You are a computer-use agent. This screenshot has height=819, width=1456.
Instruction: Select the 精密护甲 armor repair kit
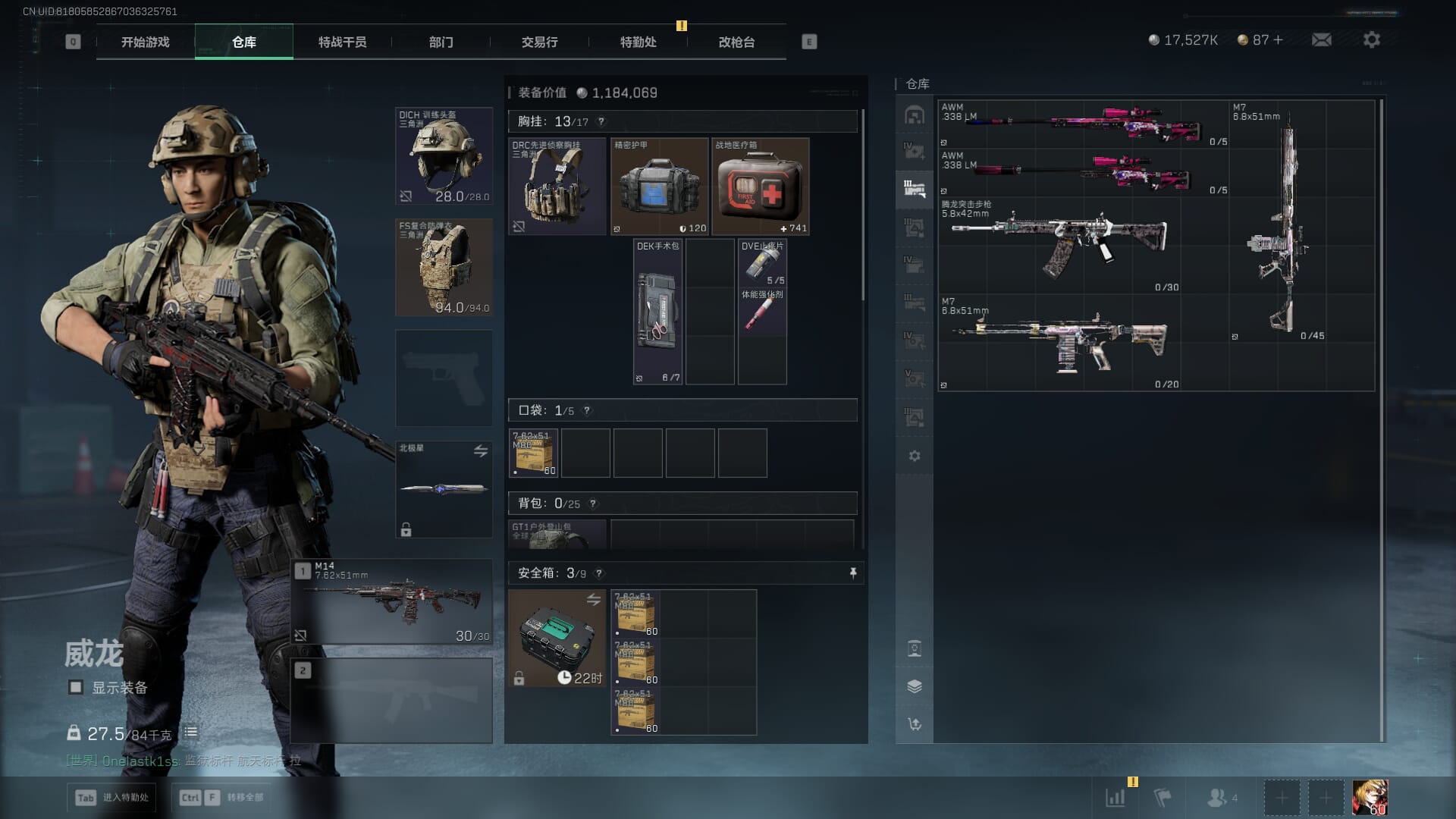[x=659, y=187]
